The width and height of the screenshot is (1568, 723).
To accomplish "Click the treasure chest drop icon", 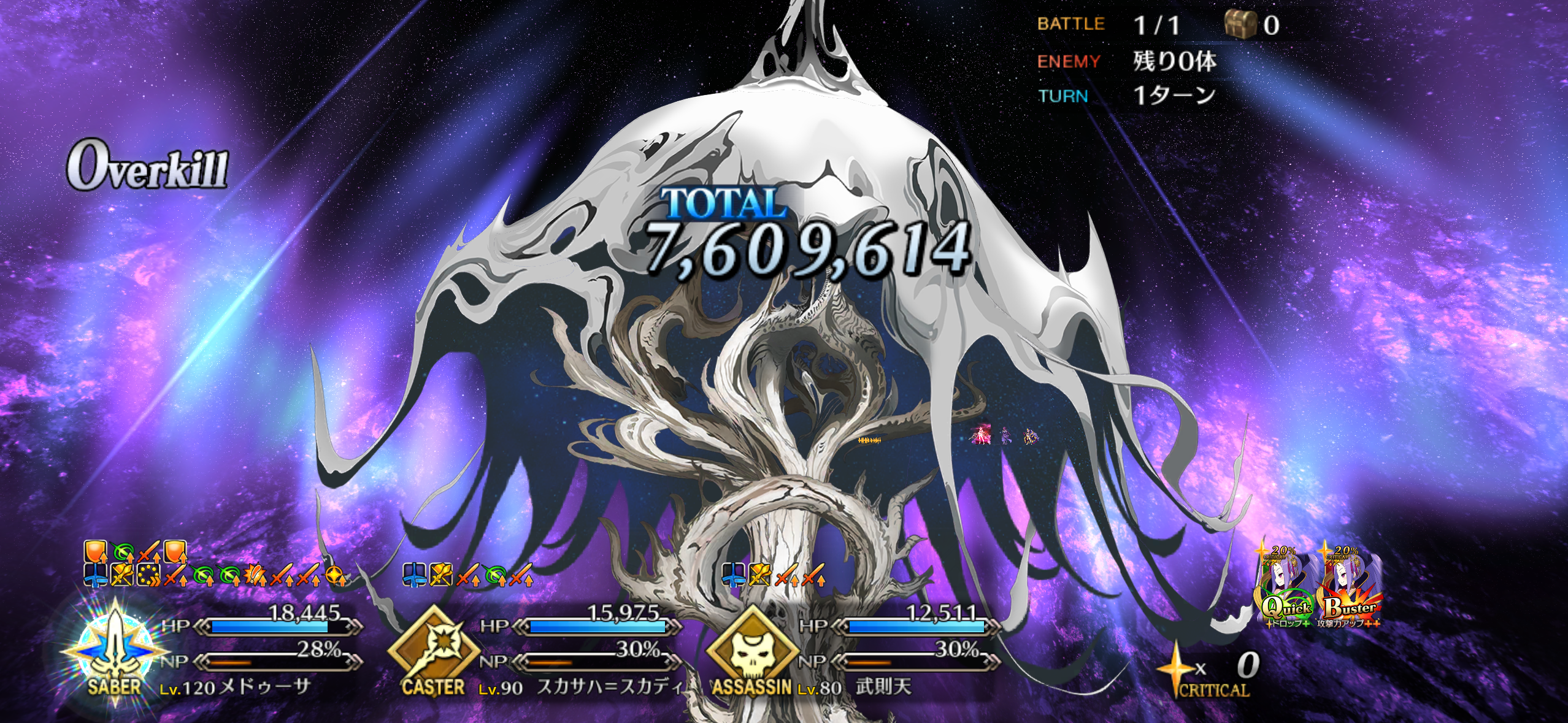I will coord(1240,25).
